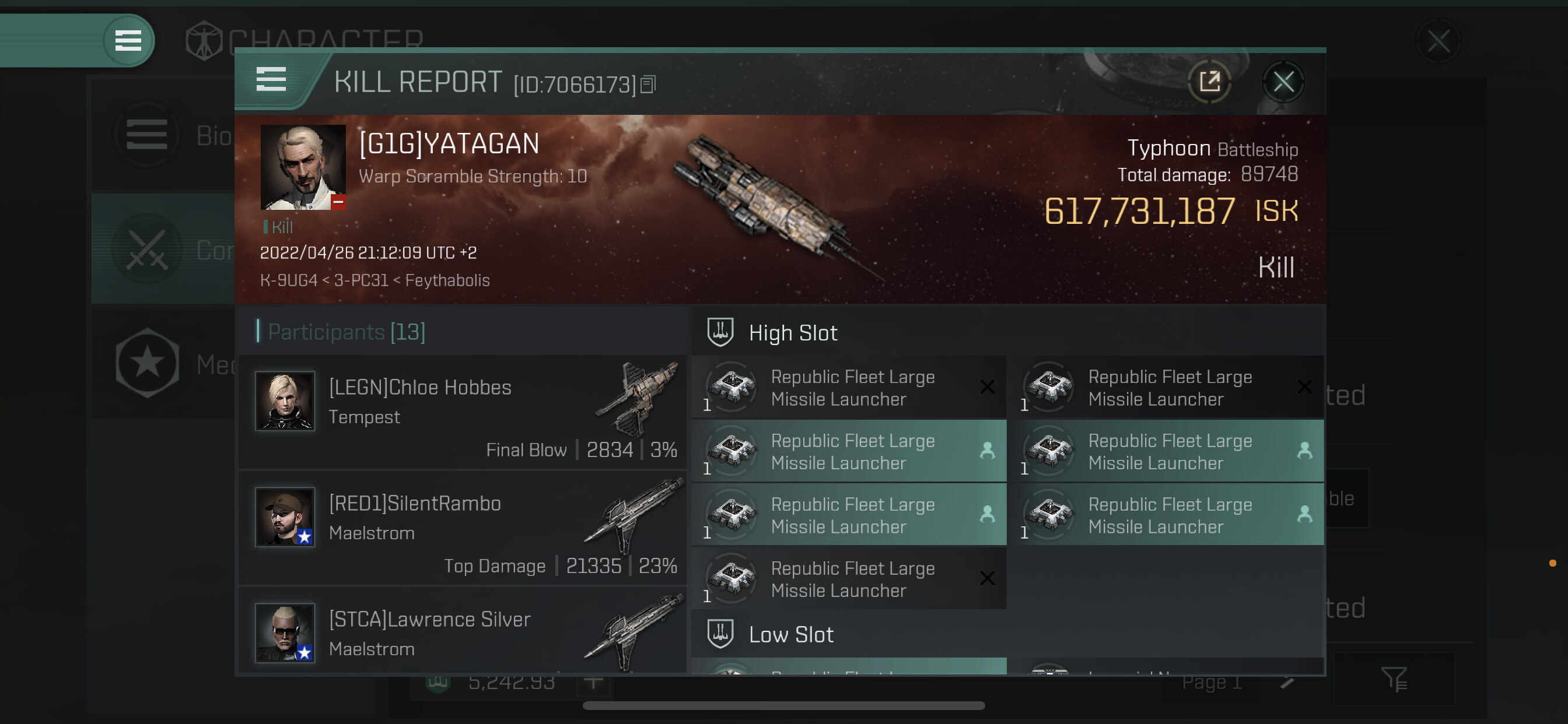Share the kill report via export icon
This screenshot has width=1568, height=724.
pyautogui.click(x=1209, y=82)
